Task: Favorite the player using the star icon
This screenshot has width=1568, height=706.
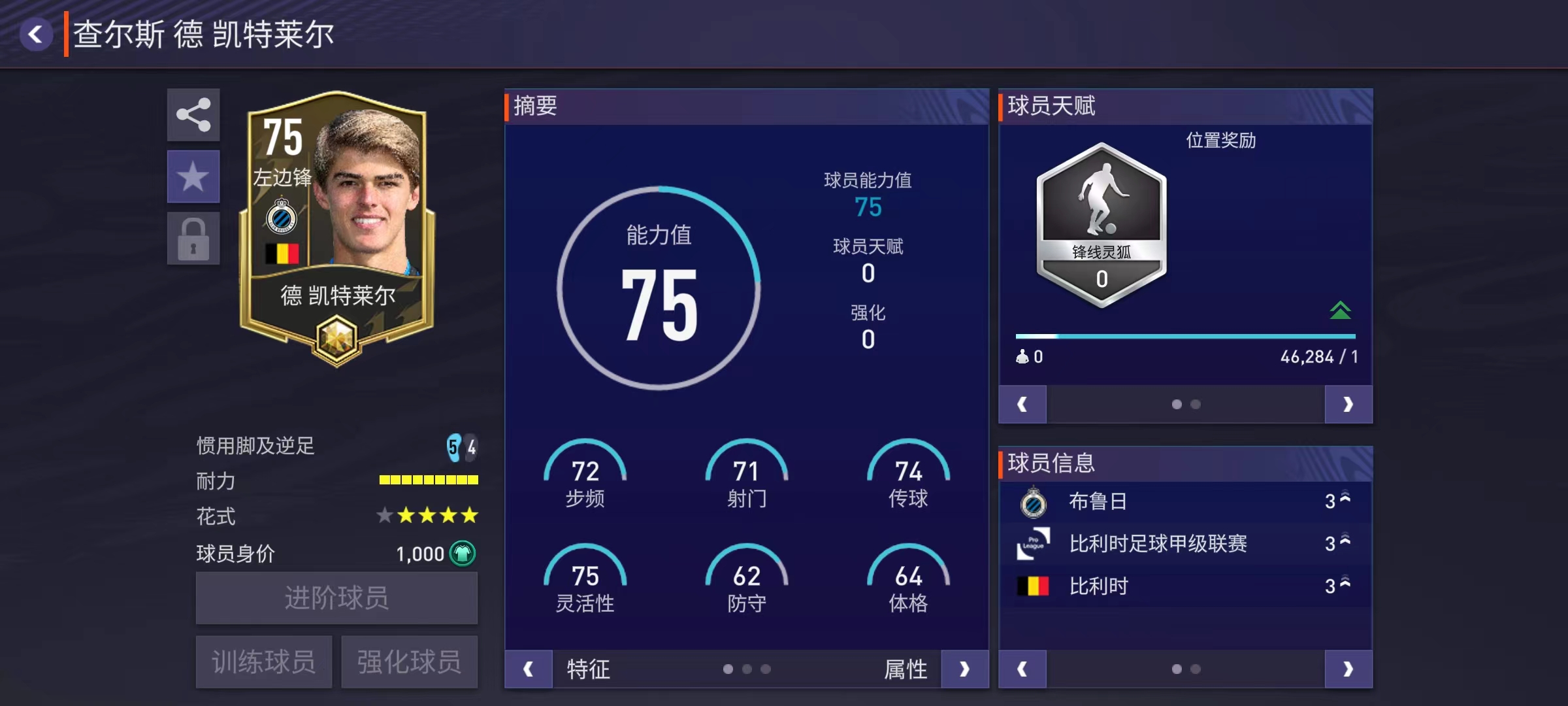Action: click(x=193, y=176)
